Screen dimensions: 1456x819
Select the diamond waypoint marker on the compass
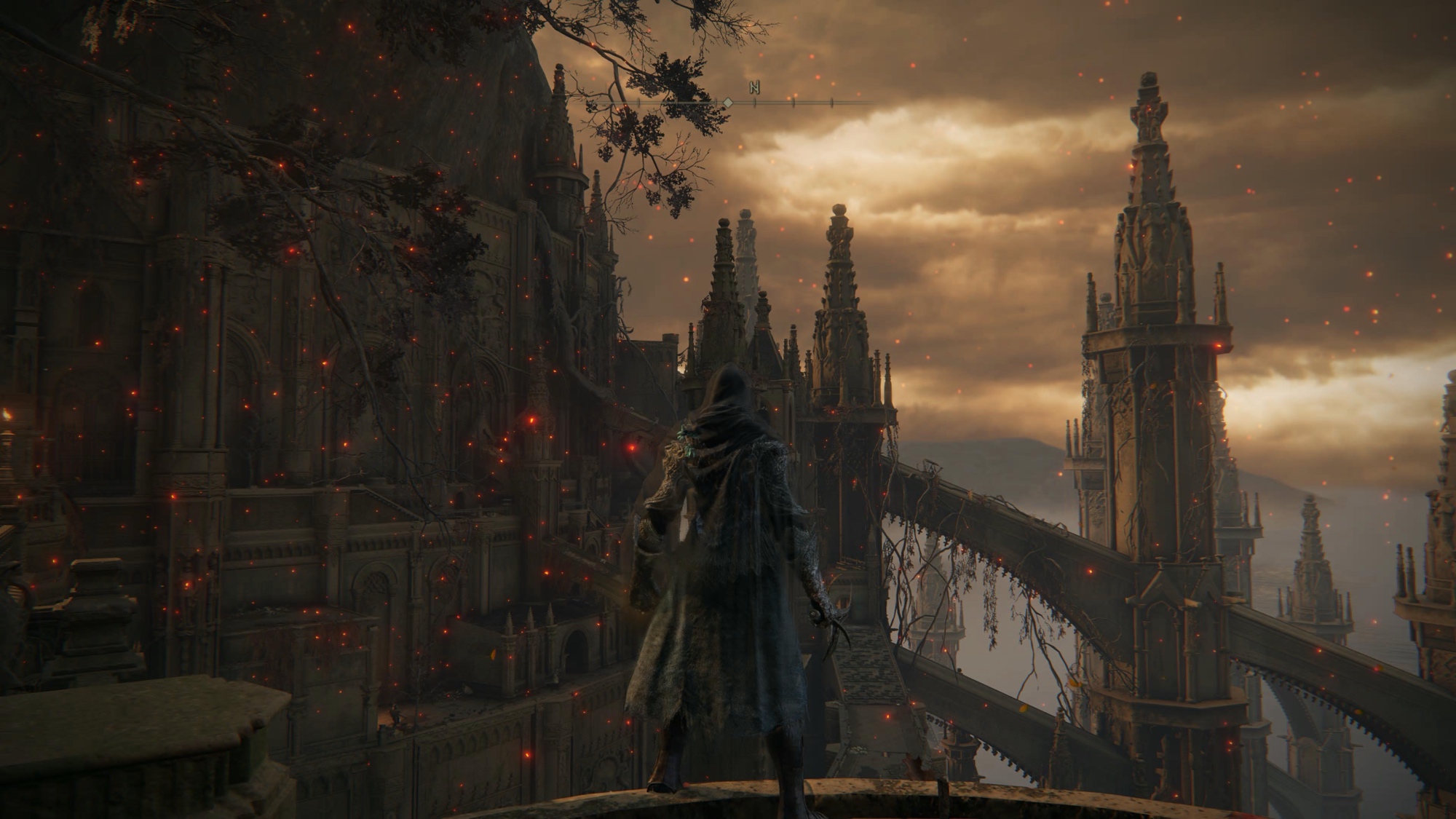(x=727, y=104)
